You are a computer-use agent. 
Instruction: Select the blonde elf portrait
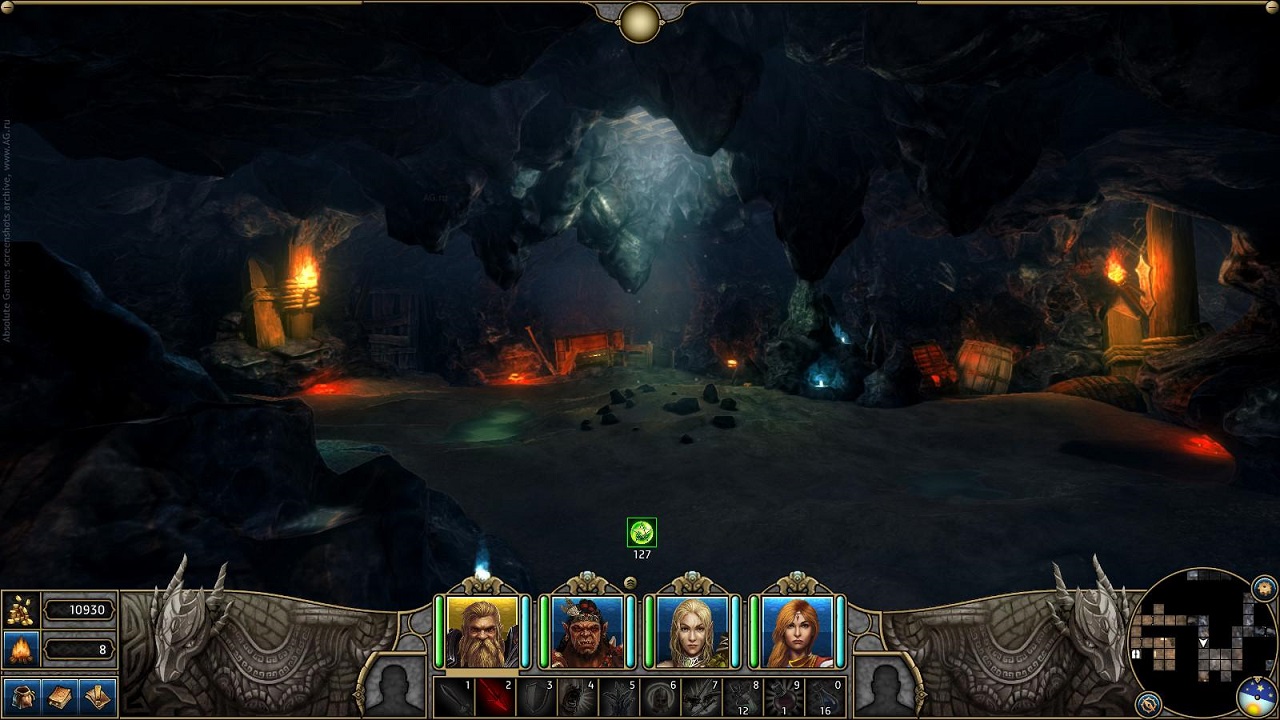[x=692, y=632]
